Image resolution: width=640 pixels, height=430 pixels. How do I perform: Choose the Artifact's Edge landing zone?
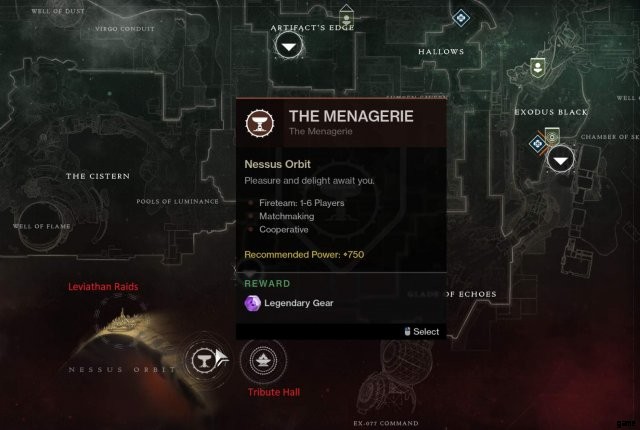[x=289, y=47]
